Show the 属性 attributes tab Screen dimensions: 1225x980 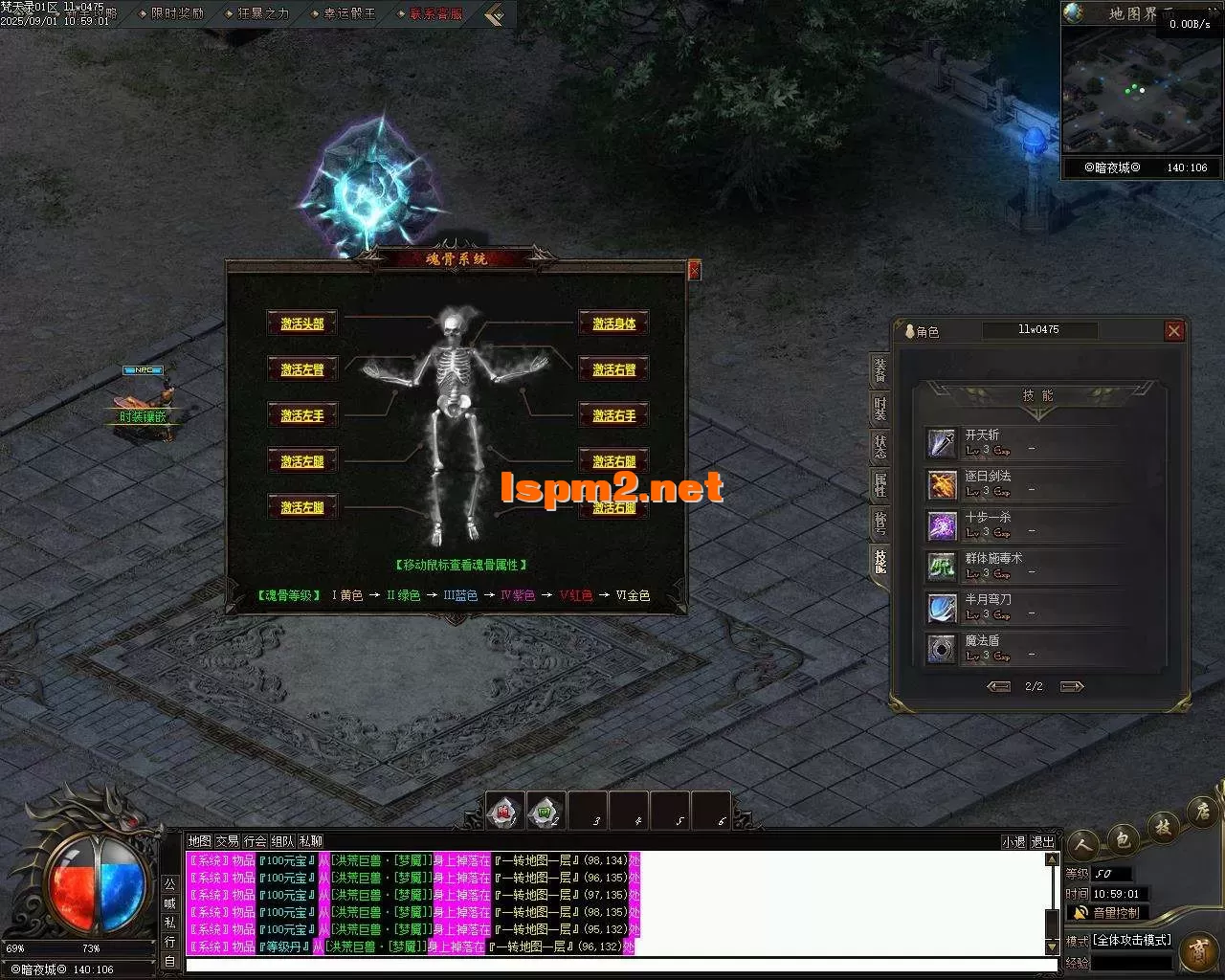pos(880,485)
